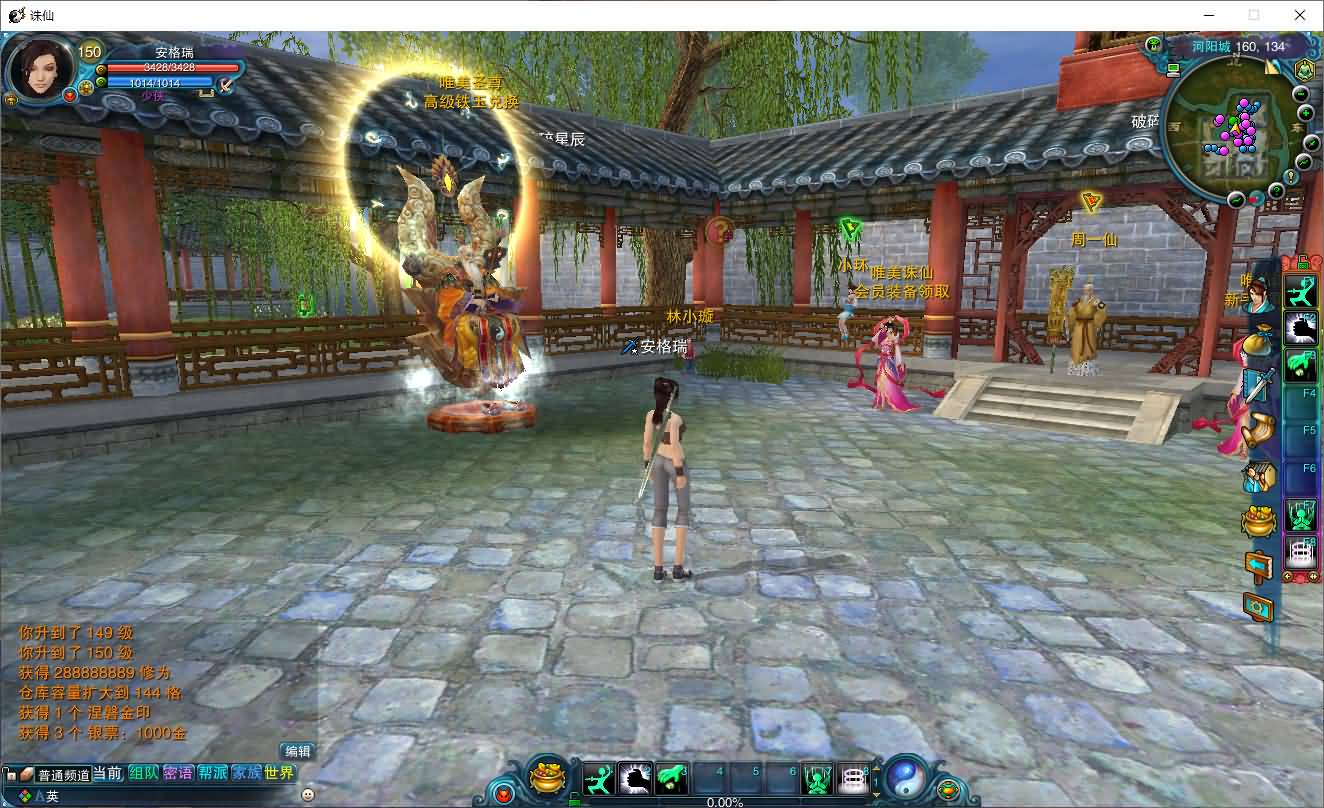Click the yin-yang orb on the bottom bar
Screen dimensions: 1324x808
pyautogui.click(x=905, y=777)
